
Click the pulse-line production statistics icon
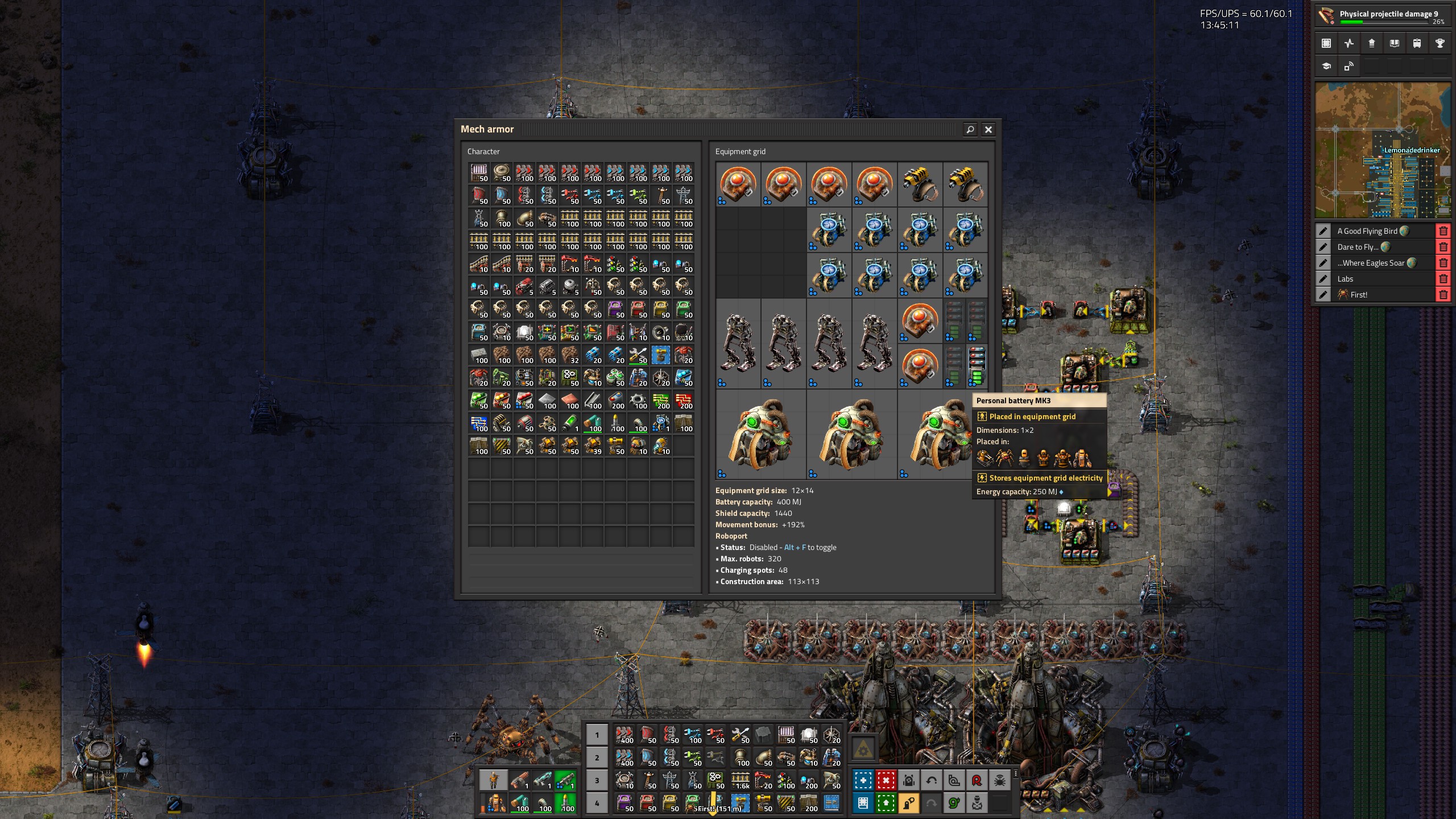pyautogui.click(x=1349, y=43)
